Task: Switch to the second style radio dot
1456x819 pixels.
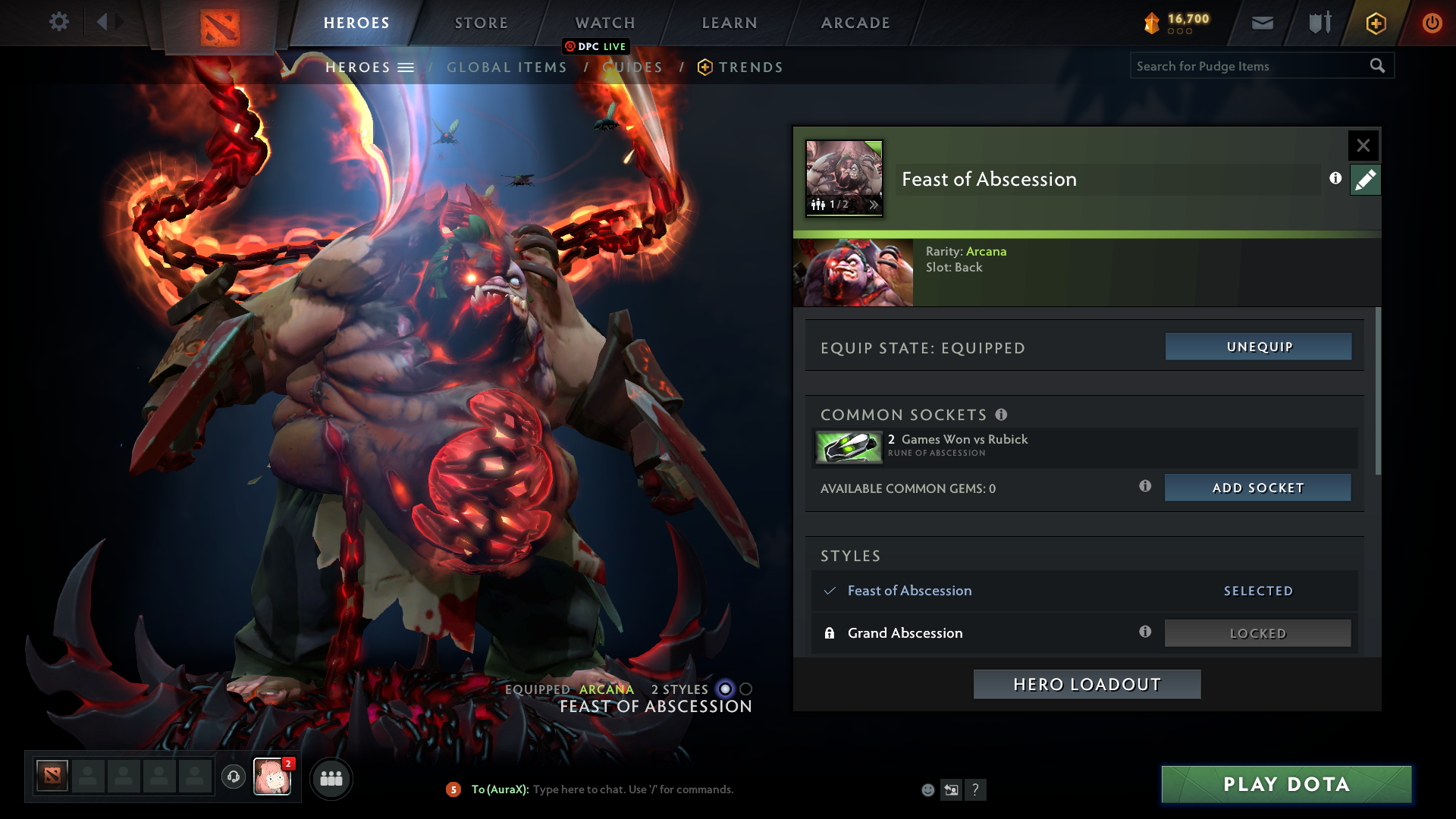Action: point(747,689)
